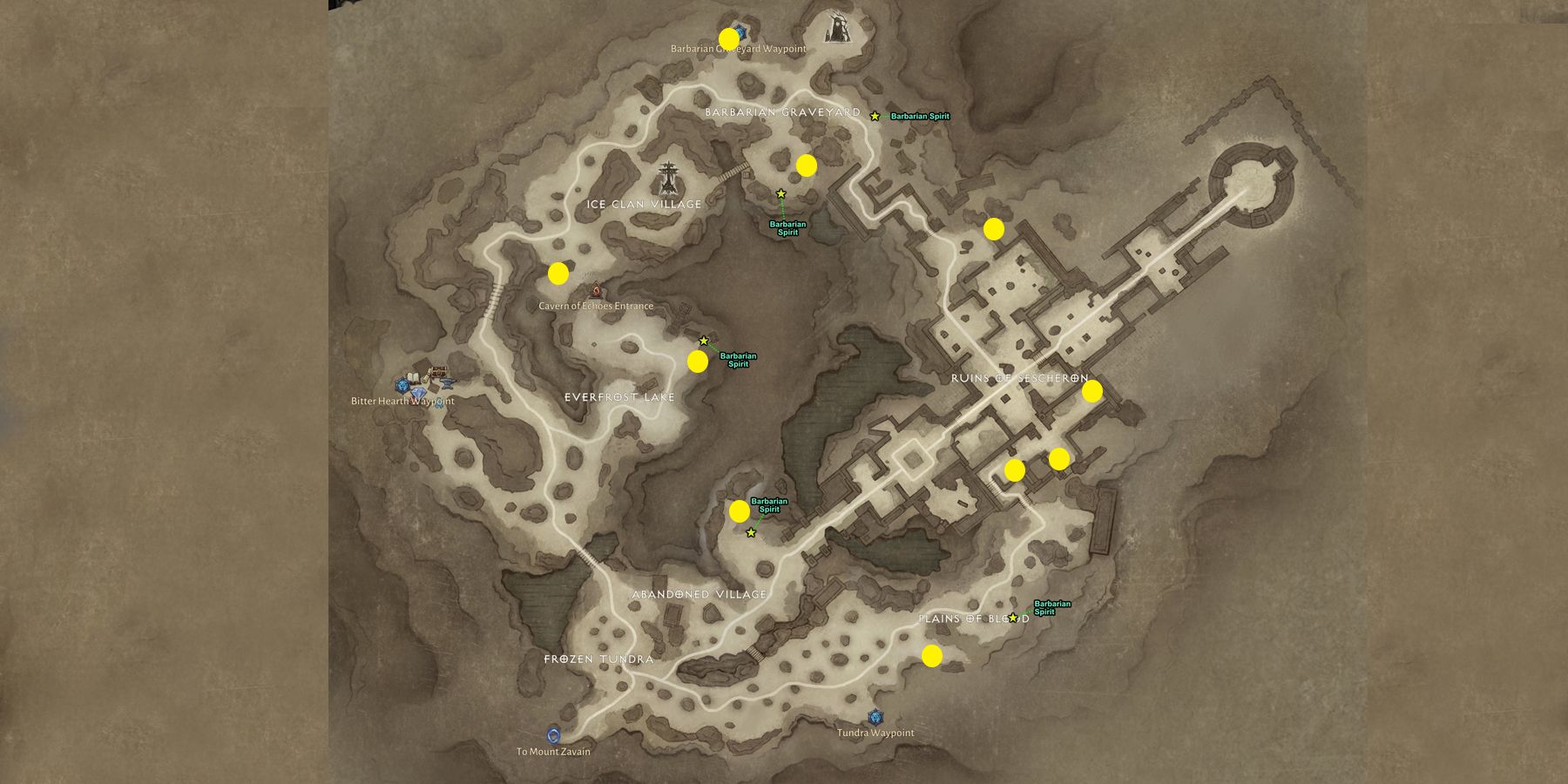Screen dimensions: 1568x784
Task: Select the To Mount Zavain portal icon
Action: click(555, 734)
